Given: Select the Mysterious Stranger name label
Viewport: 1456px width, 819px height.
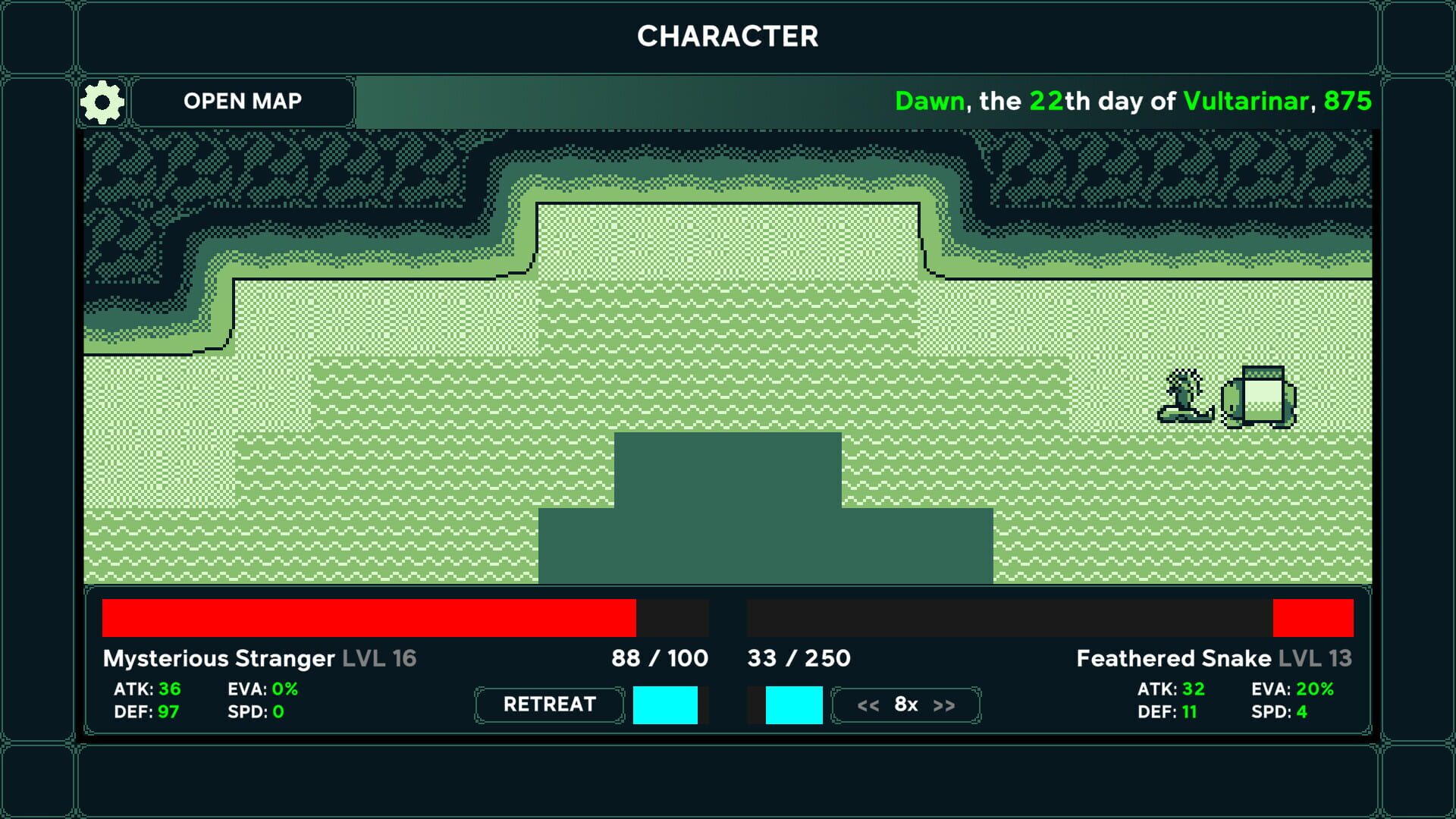Looking at the screenshot, I should click(x=218, y=658).
